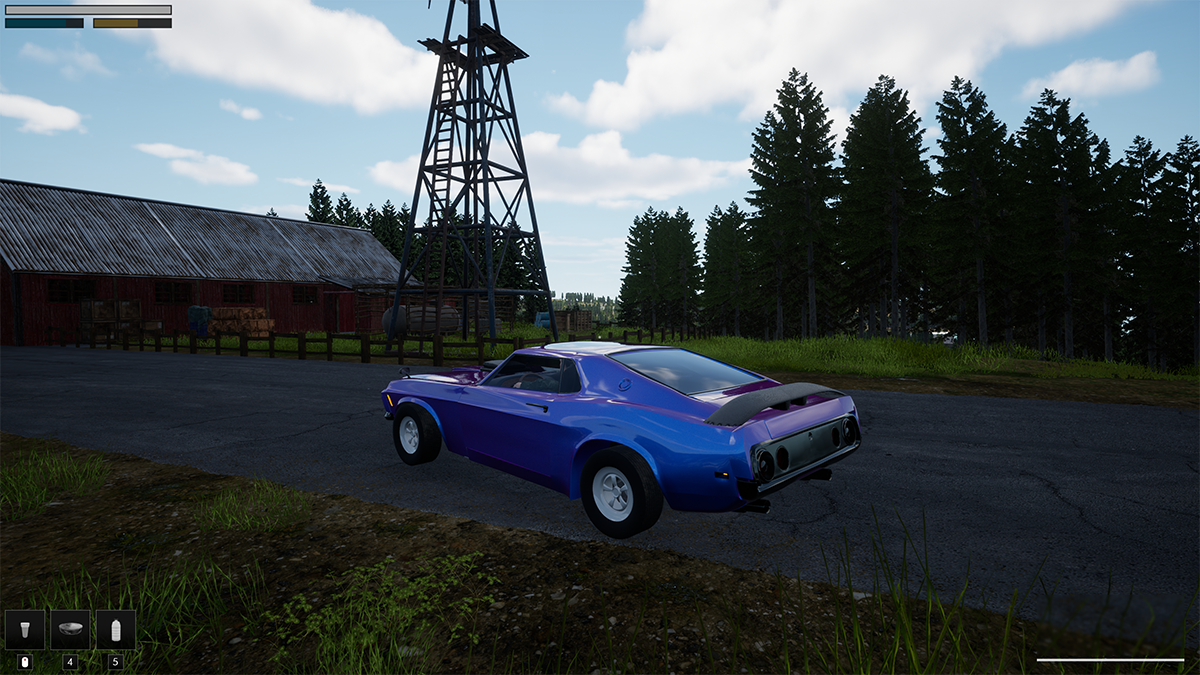Choose the bowl item slot
Viewport: 1200px width, 675px height.
click(70, 630)
